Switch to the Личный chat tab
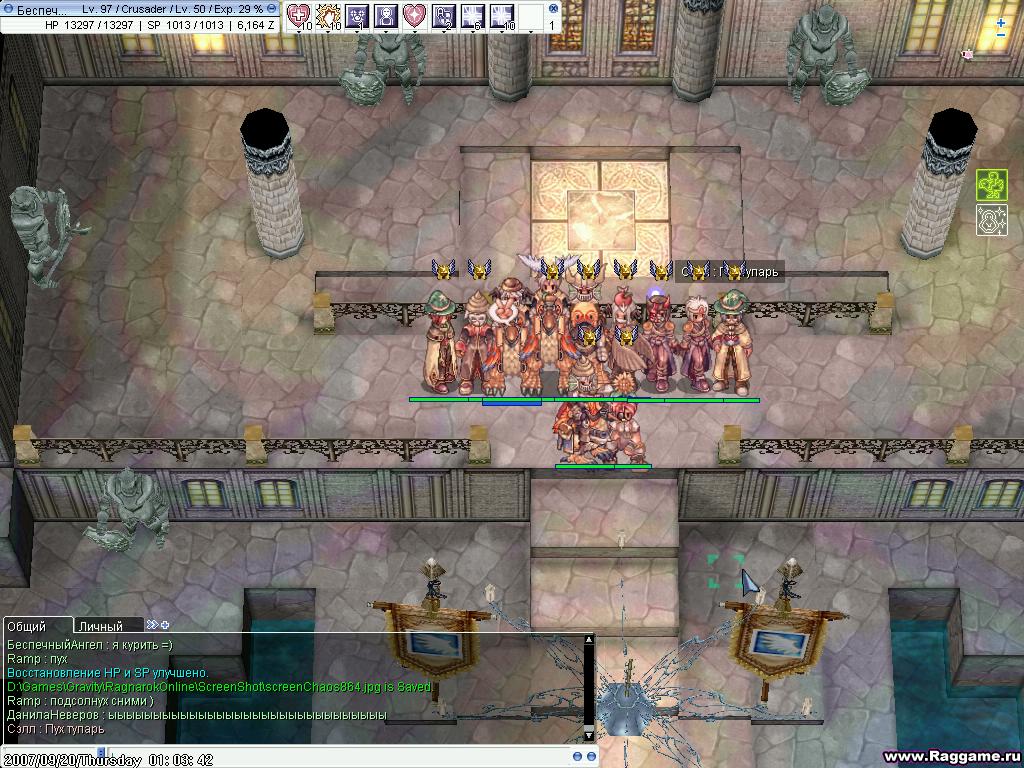Image resolution: width=1024 pixels, height=768 pixels. click(100, 626)
